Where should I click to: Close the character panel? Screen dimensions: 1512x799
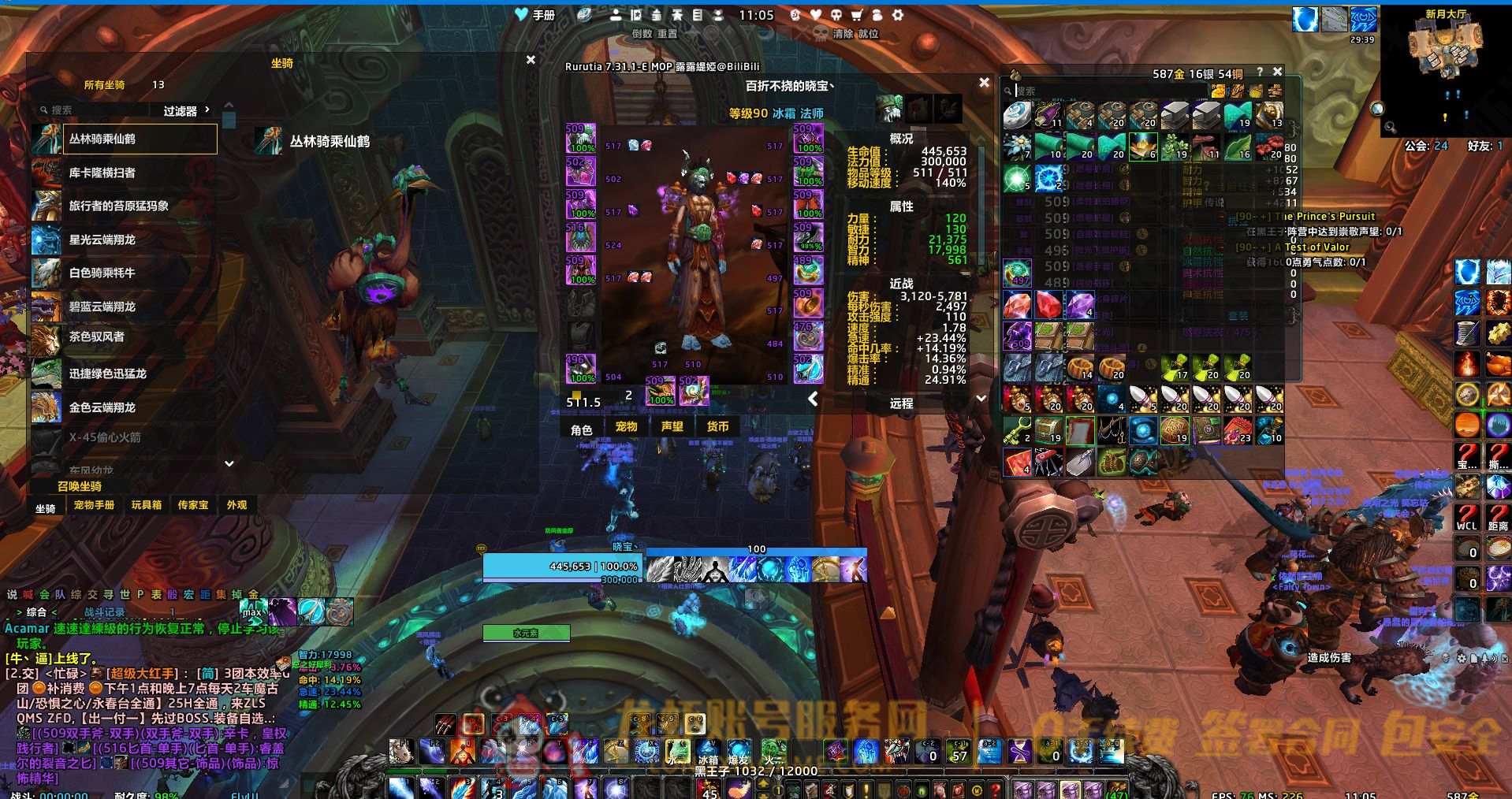click(x=984, y=82)
